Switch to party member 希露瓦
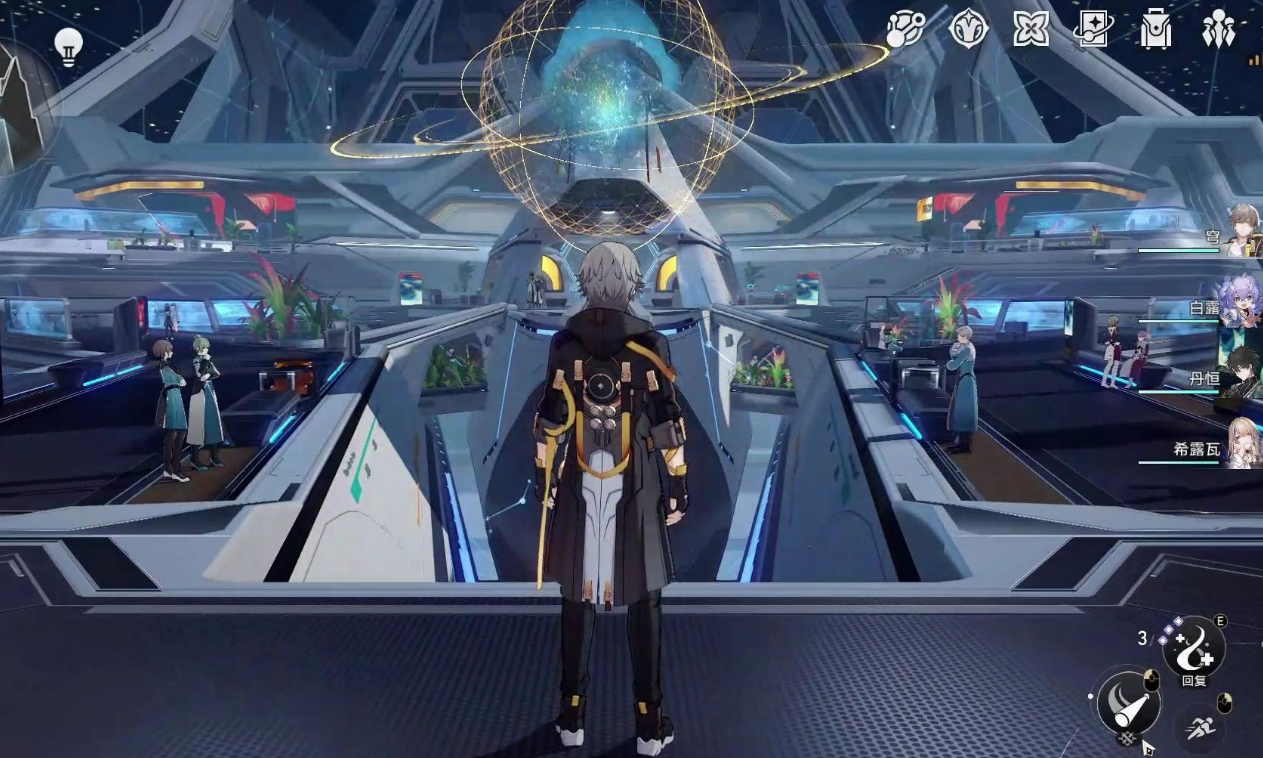This screenshot has width=1263, height=758. point(1241,446)
